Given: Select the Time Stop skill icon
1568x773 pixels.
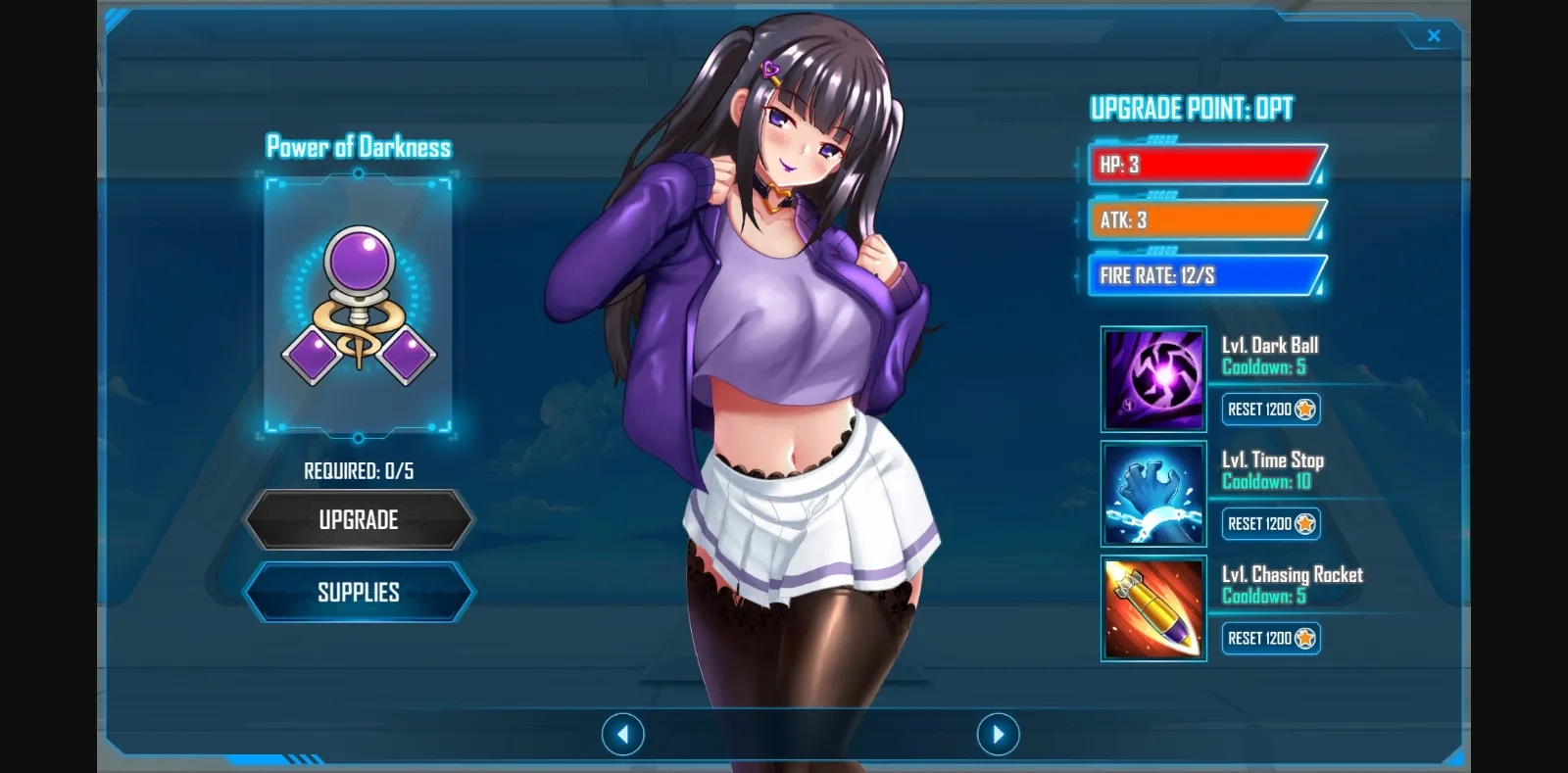Looking at the screenshot, I should 1153,494.
